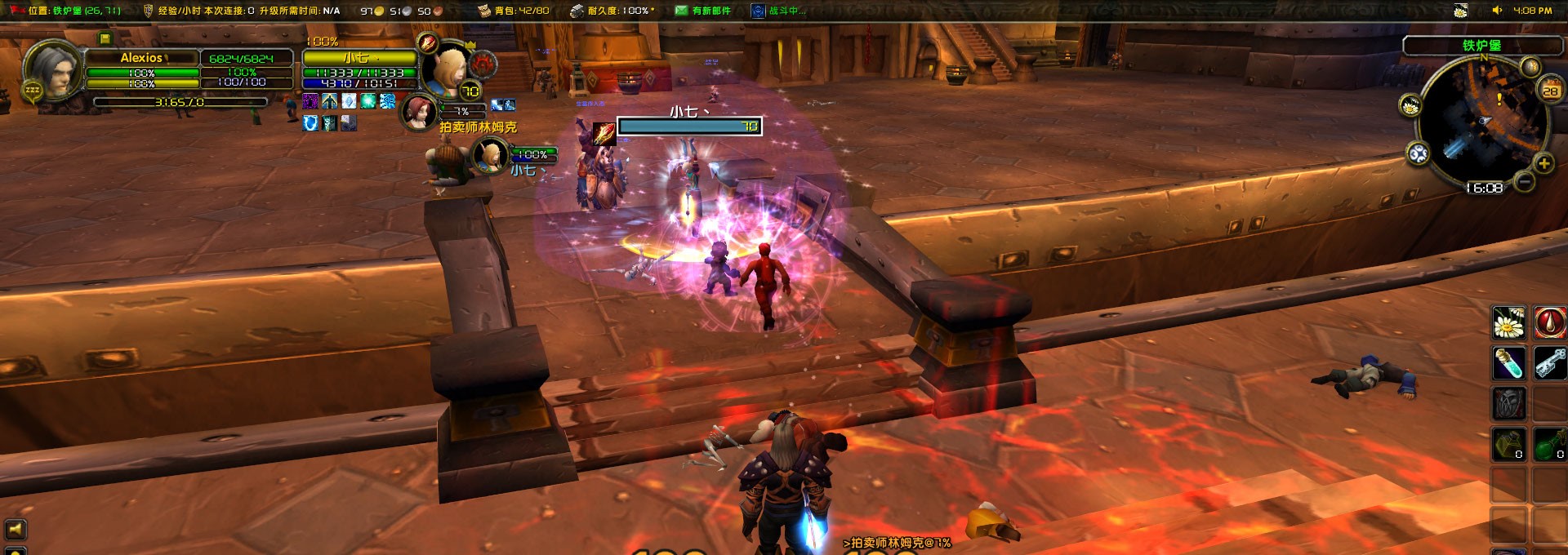Zoom out the minimap with minus button
This screenshot has height=555, width=1568.
[x=1524, y=181]
